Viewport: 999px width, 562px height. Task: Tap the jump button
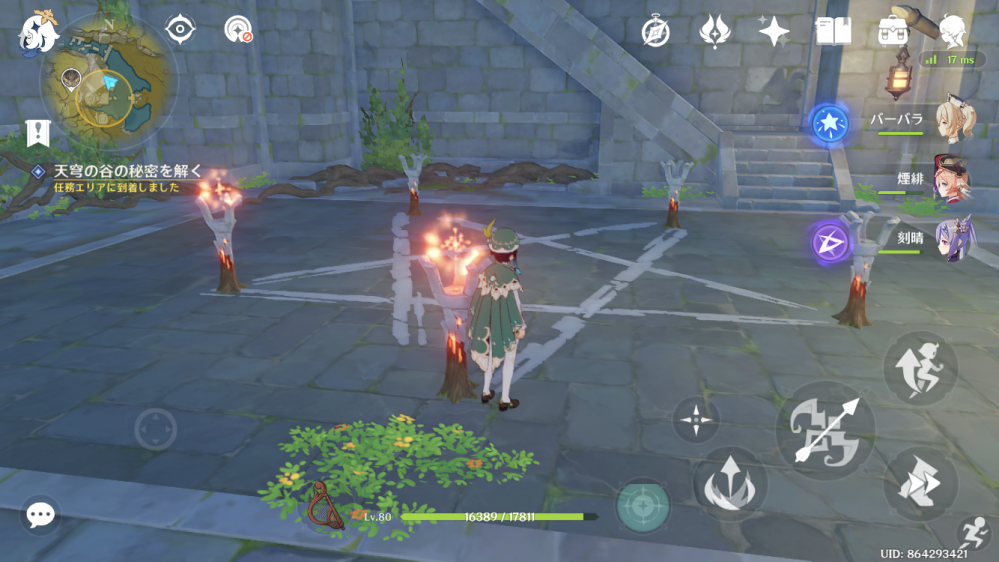920,369
